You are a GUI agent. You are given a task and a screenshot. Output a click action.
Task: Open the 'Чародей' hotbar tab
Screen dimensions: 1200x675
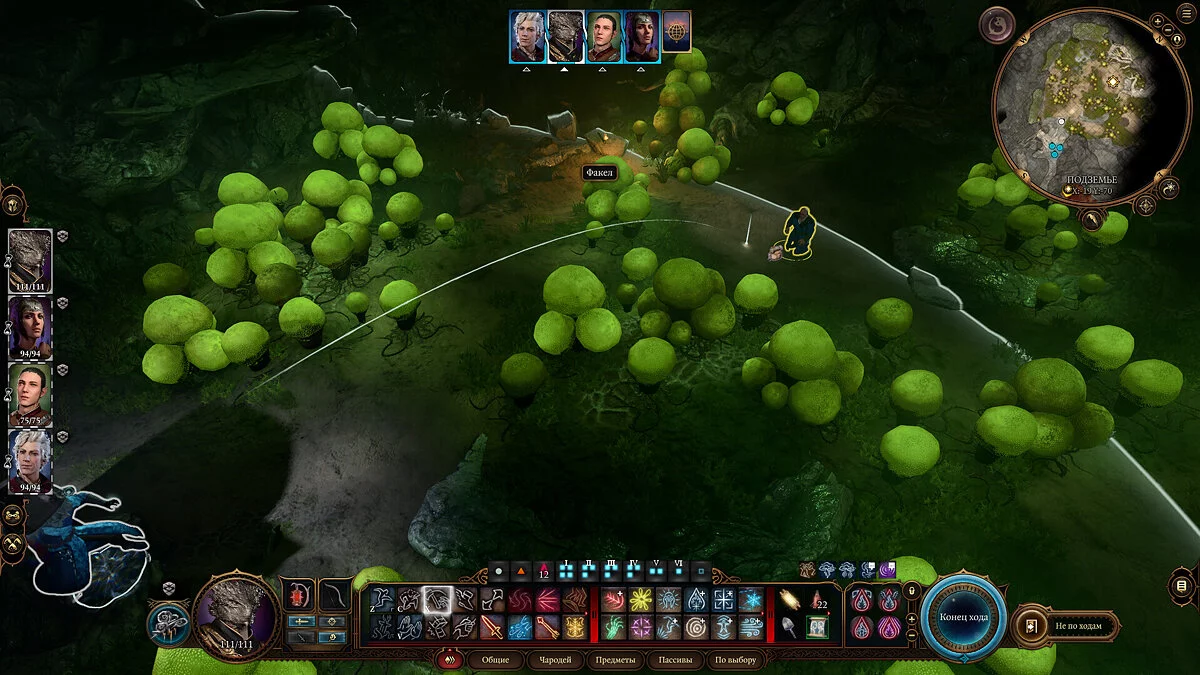554,660
